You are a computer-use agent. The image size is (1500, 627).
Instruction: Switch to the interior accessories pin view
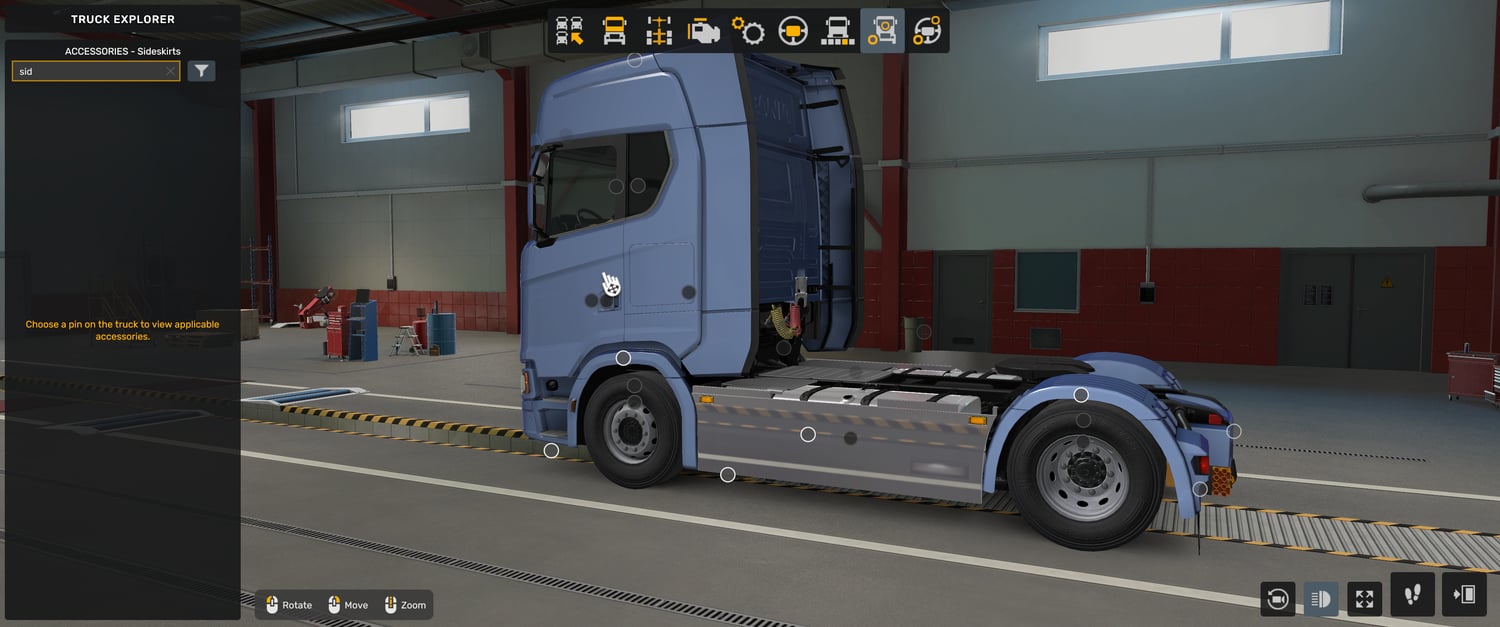tap(927, 31)
